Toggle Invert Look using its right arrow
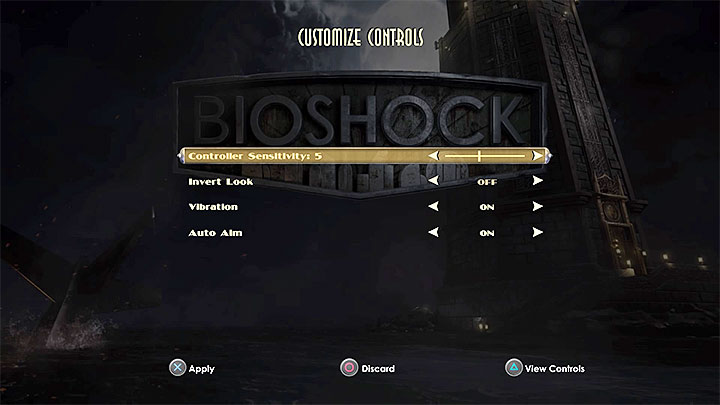Viewport: 720px width, 405px height. click(538, 181)
